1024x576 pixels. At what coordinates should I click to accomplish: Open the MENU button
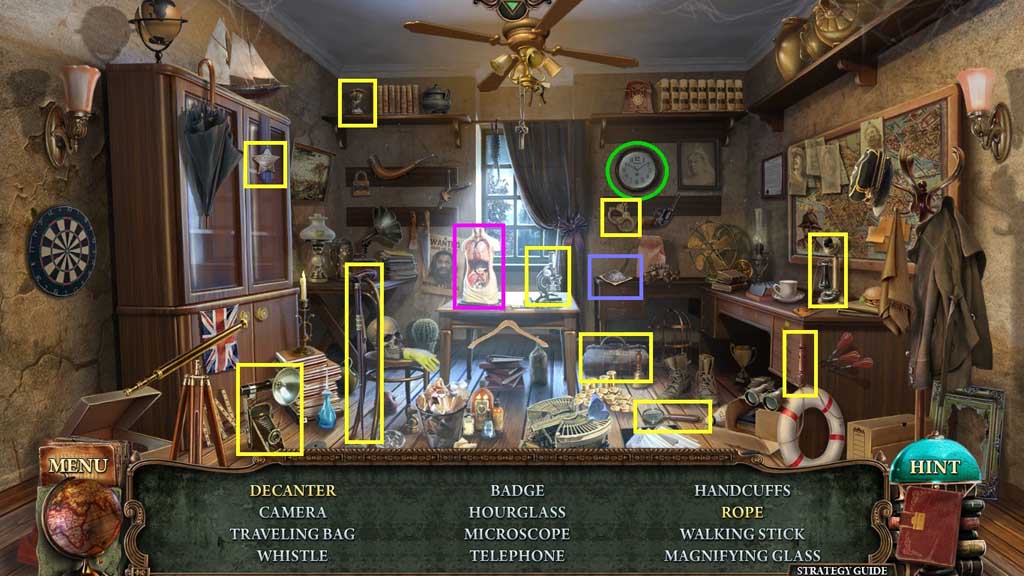[x=77, y=466]
